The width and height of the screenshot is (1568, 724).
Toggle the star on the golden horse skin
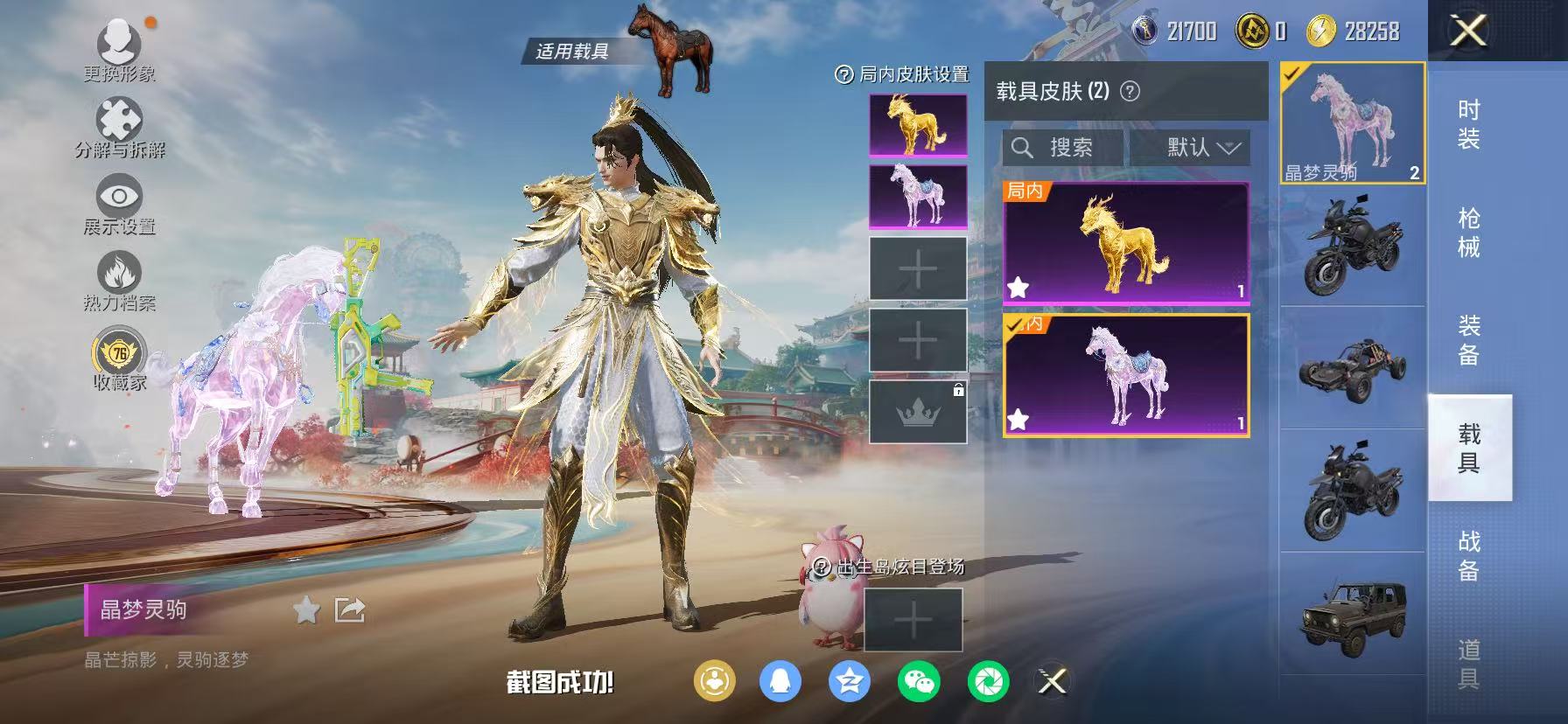(x=1019, y=284)
